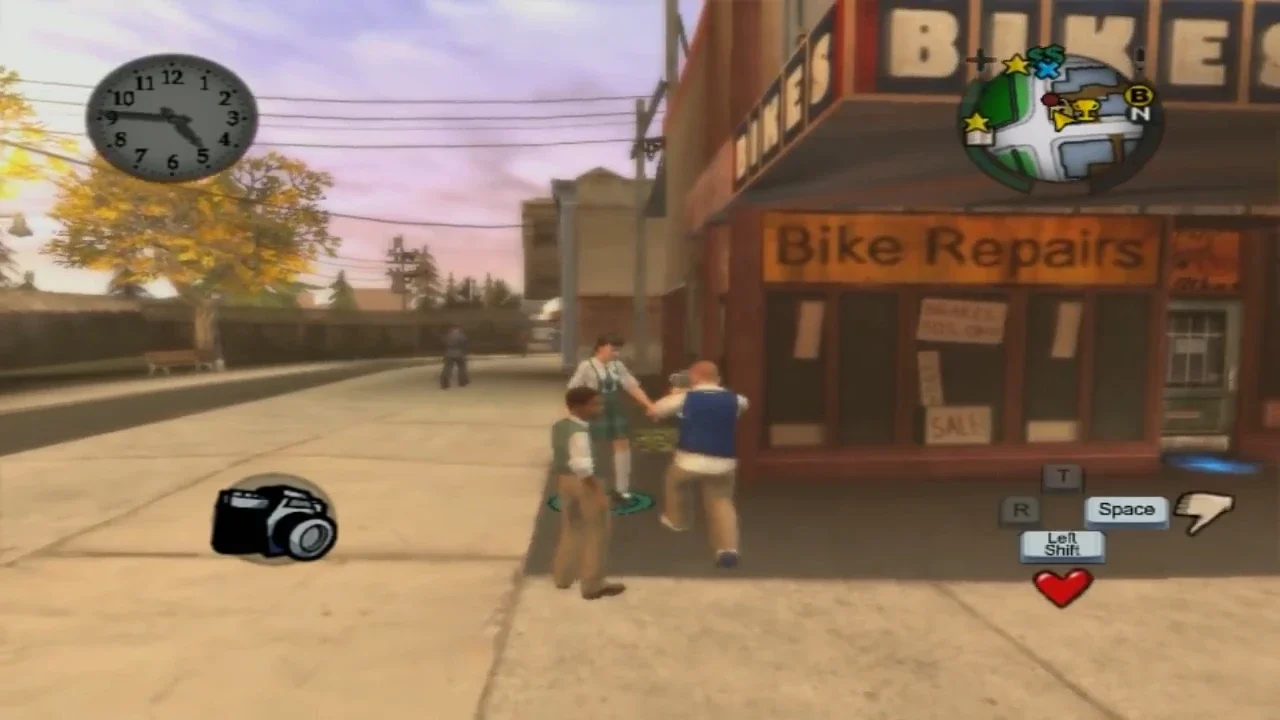Image resolution: width=1280 pixels, height=720 pixels.
Task: Click the pointing hand action icon
Action: tap(1204, 511)
